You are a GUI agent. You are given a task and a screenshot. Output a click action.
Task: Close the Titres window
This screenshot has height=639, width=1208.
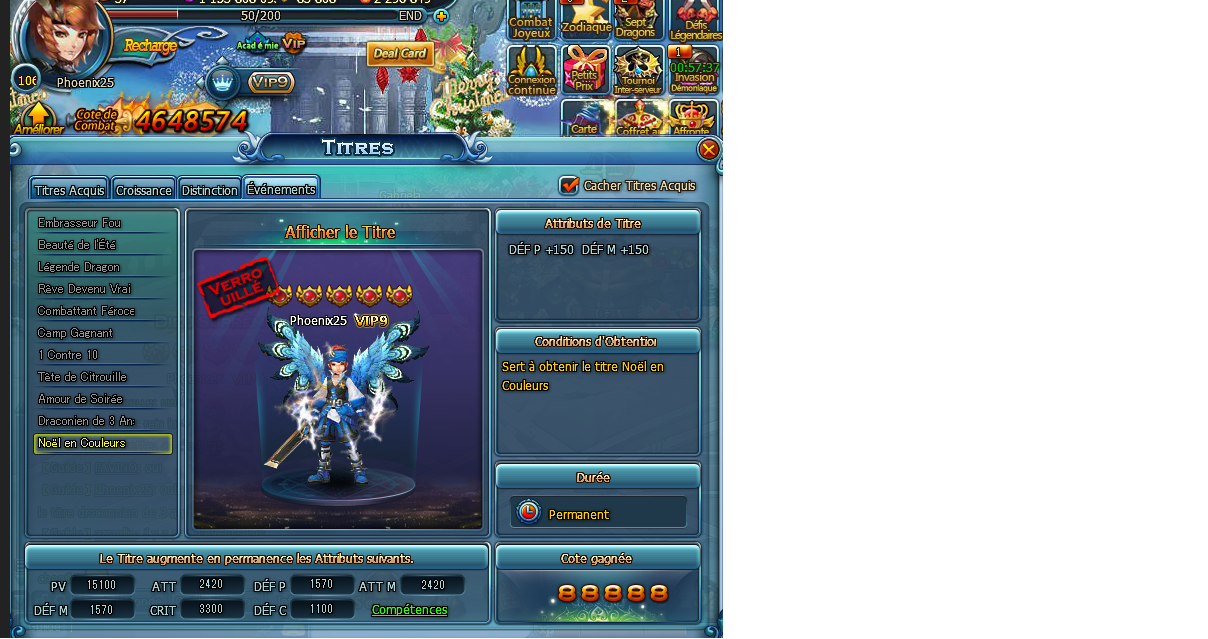pos(709,150)
